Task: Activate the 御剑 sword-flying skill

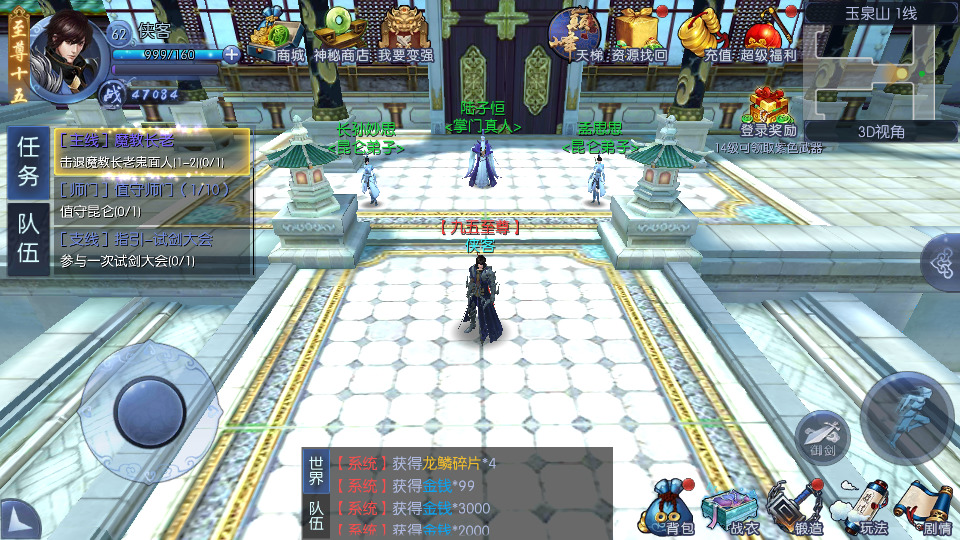Action: 821,435
